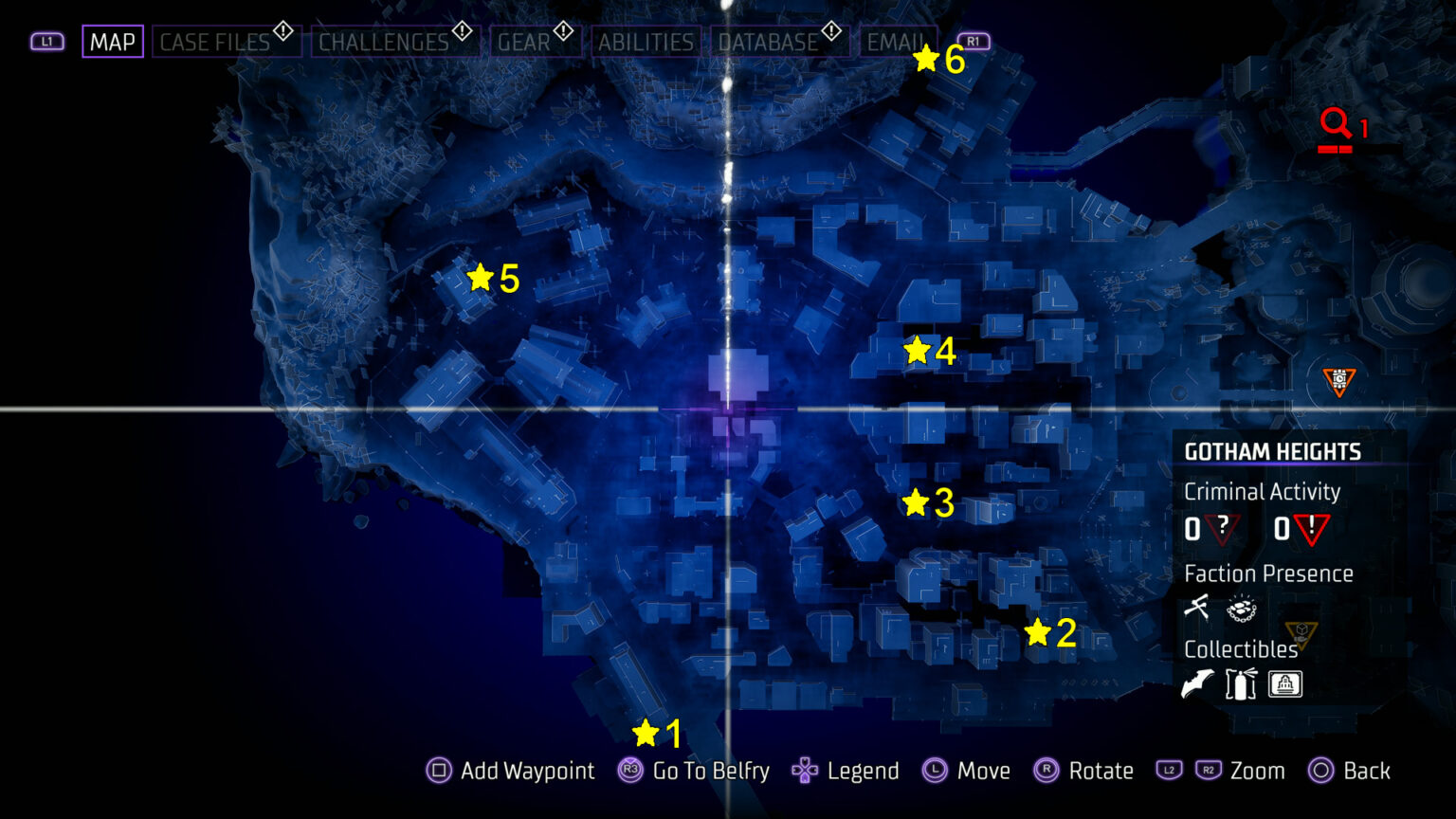Image resolution: width=1456 pixels, height=819 pixels.
Task: Open the CHALLENGES tab
Action: pyautogui.click(x=384, y=42)
